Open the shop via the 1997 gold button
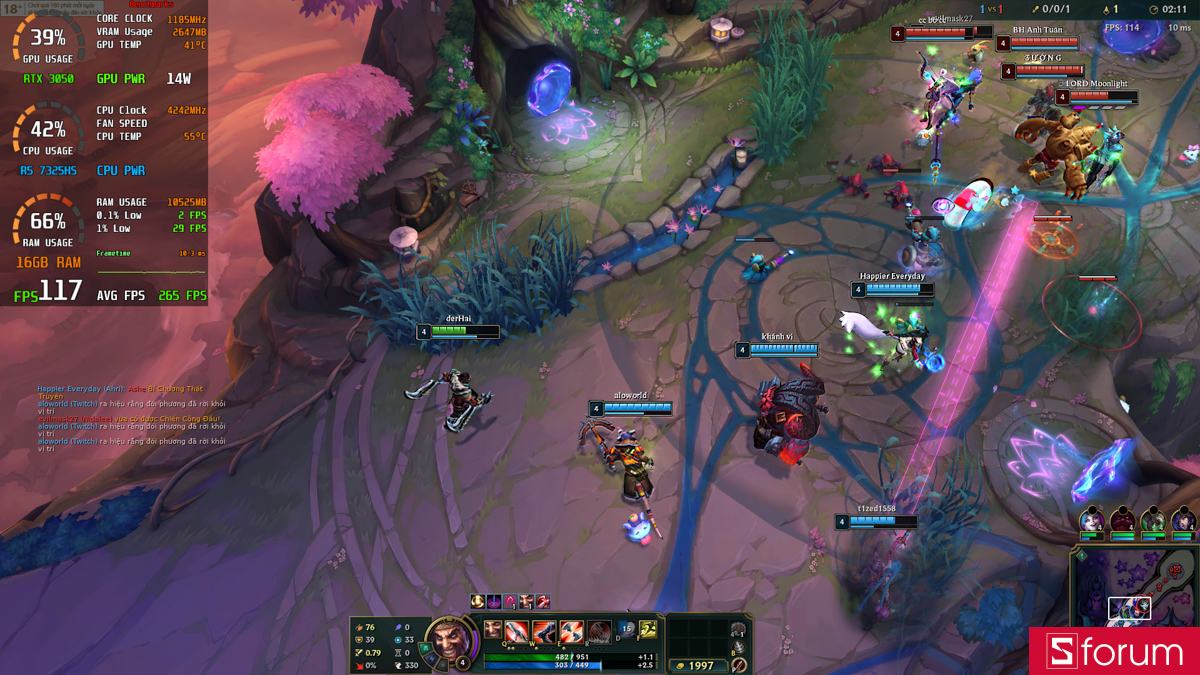Image resolution: width=1200 pixels, height=675 pixels. pyautogui.click(x=699, y=665)
